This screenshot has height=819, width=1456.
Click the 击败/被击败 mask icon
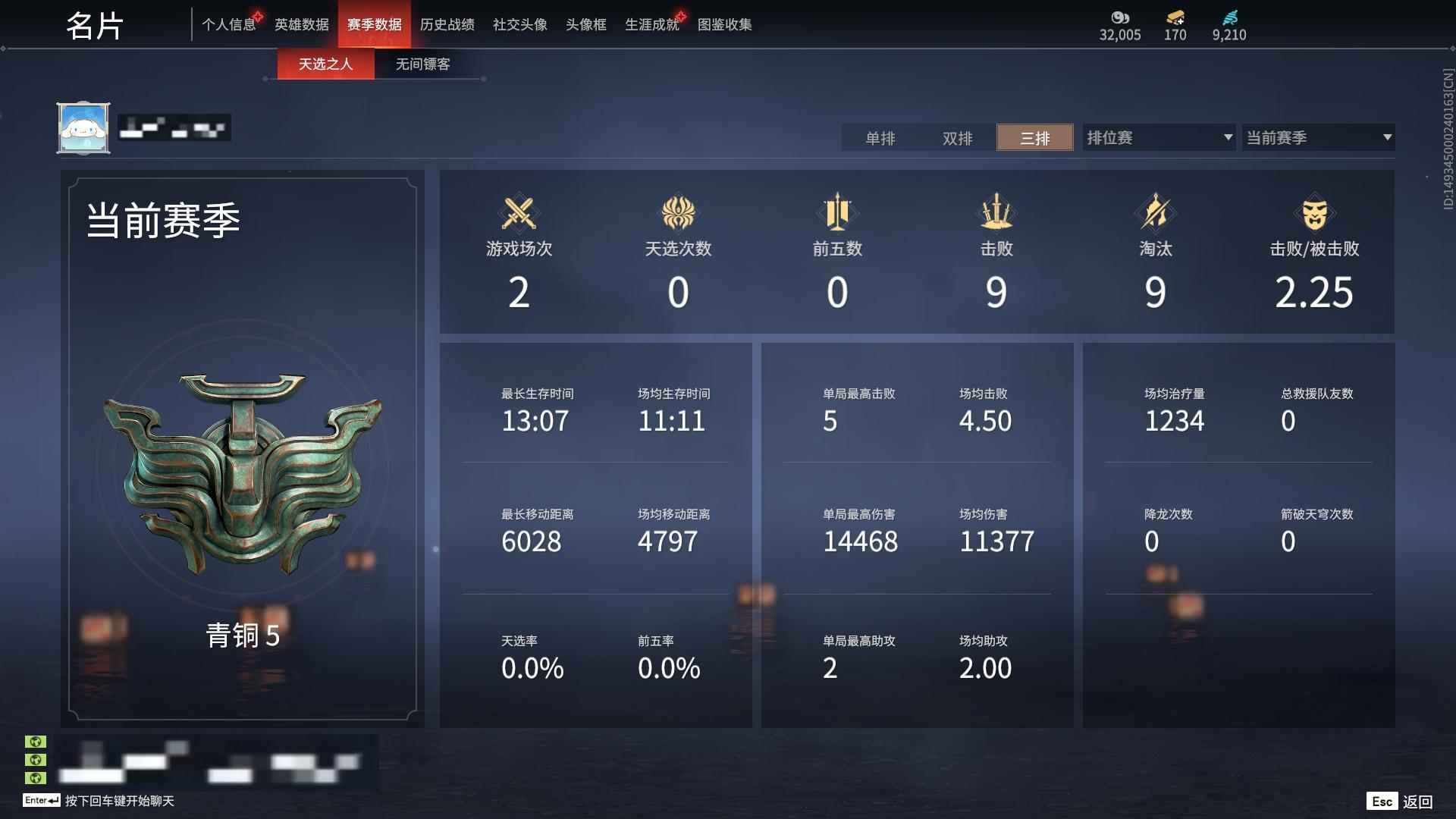[1314, 213]
